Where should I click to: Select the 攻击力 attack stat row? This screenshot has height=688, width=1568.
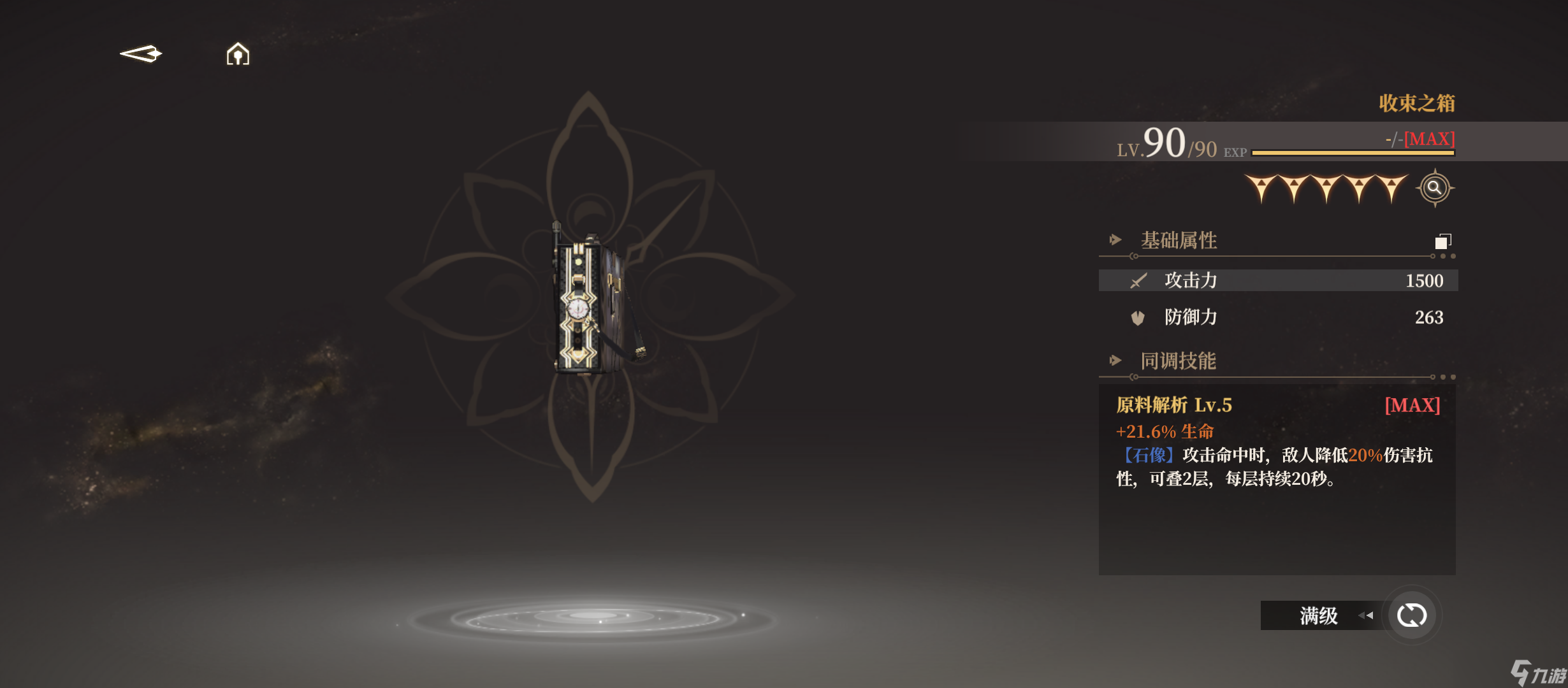point(1277,280)
